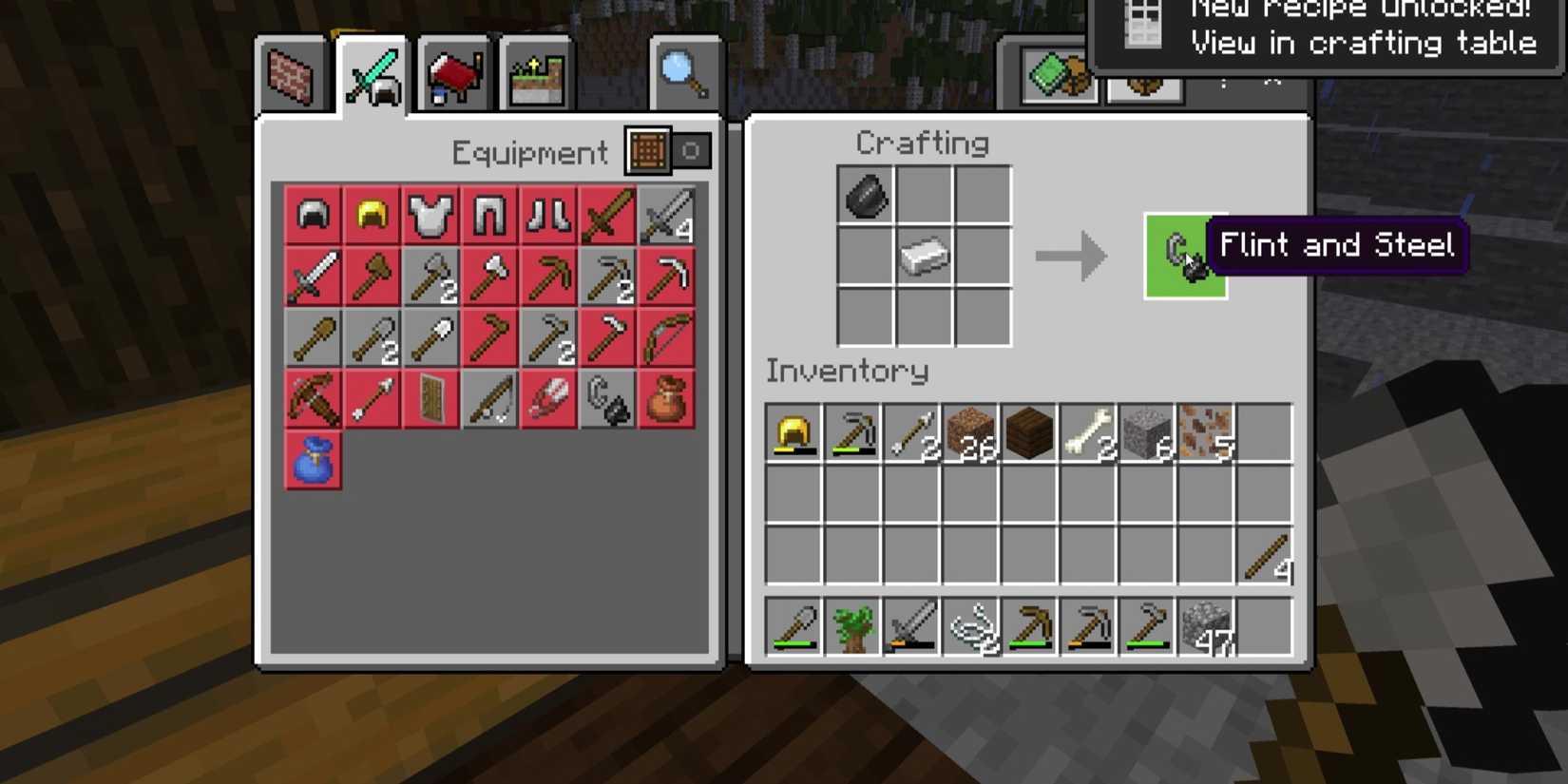The height and width of the screenshot is (784, 1568).
Task: Open recipe search with the magnifying glass
Action: click(684, 74)
